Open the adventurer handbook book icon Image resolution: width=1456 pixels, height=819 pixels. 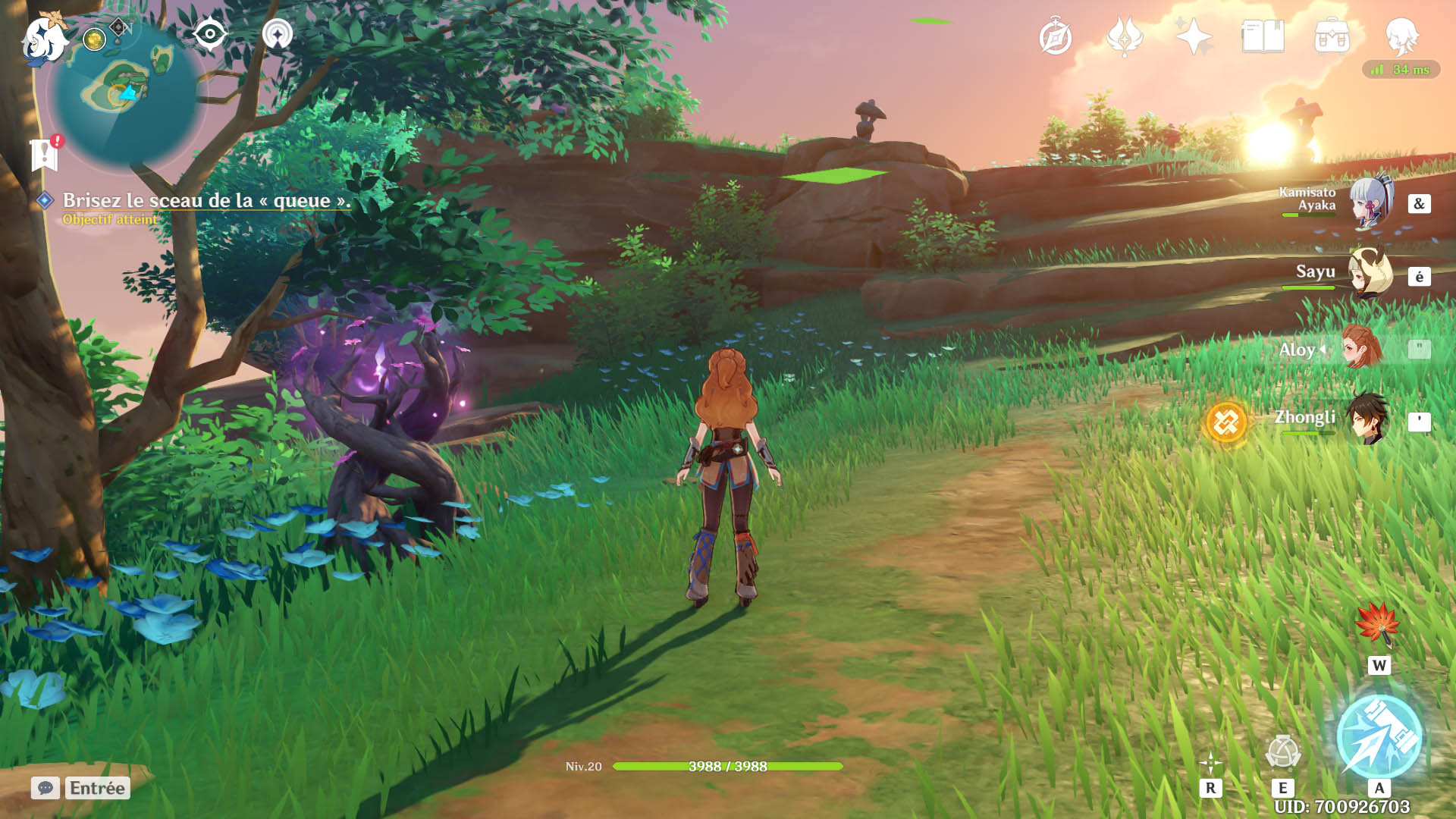click(1263, 36)
